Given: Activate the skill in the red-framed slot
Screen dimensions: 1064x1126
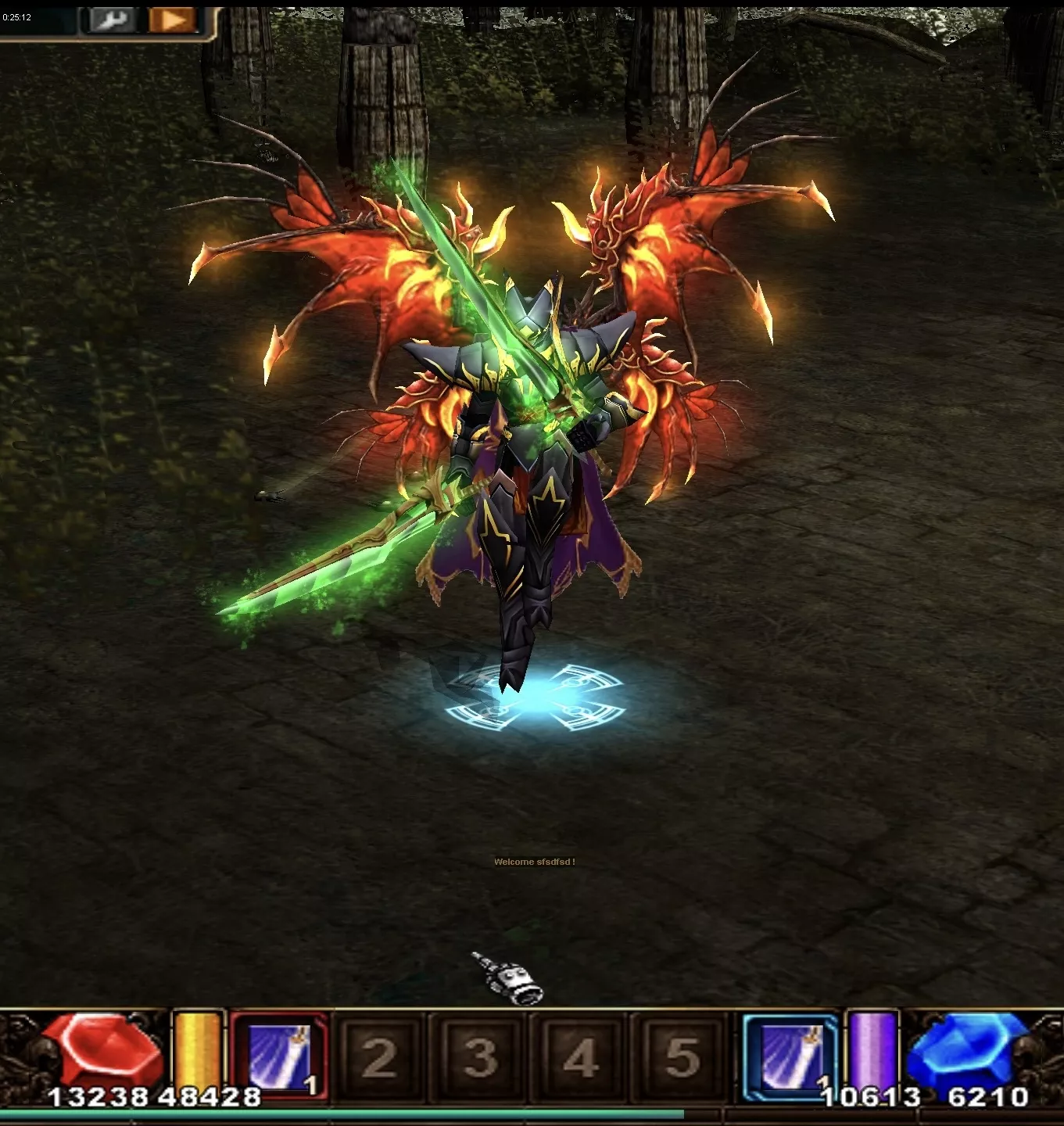Looking at the screenshot, I should pos(279,1056).
